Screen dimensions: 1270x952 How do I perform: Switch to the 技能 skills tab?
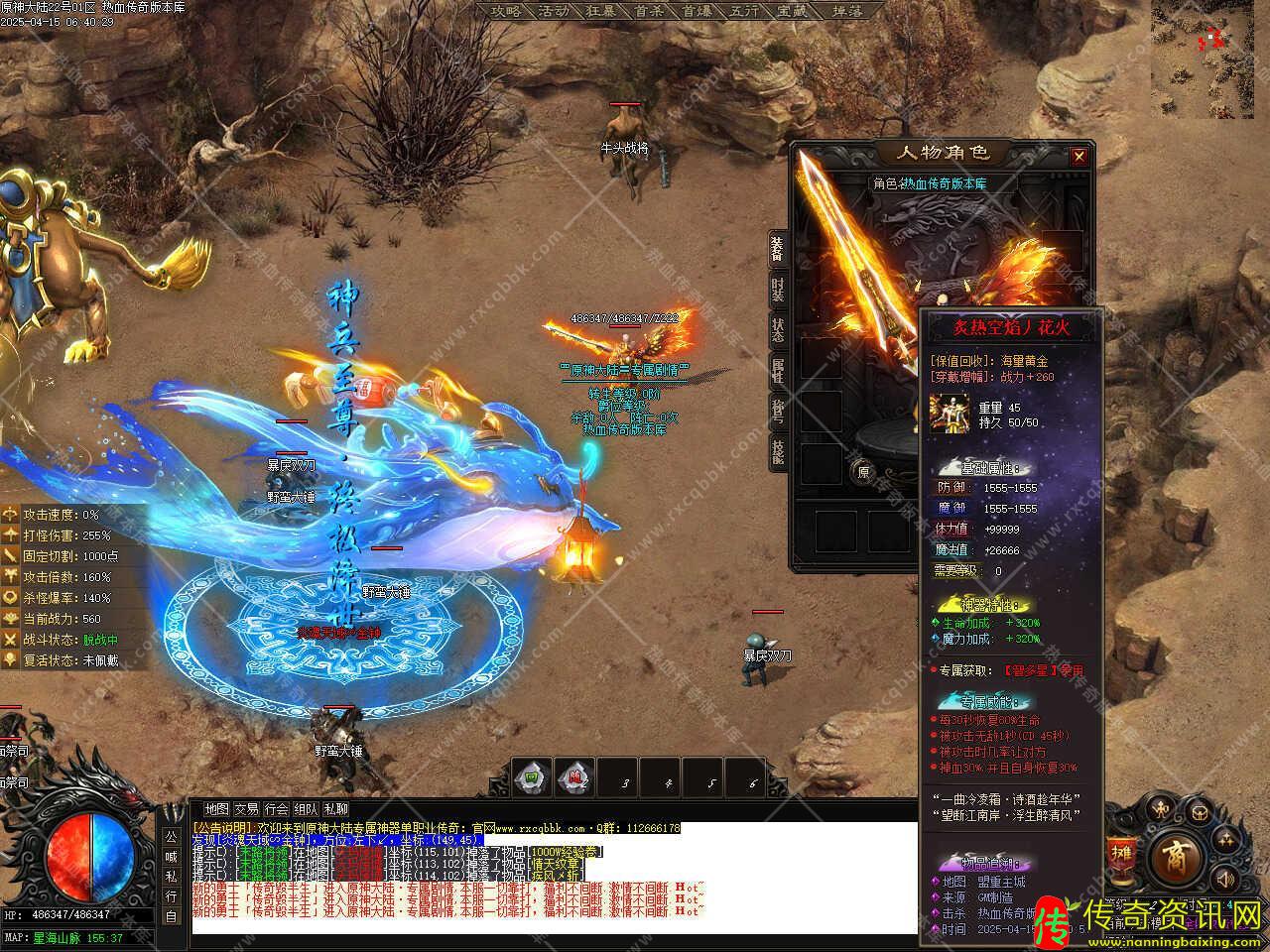tap(779, 452)
